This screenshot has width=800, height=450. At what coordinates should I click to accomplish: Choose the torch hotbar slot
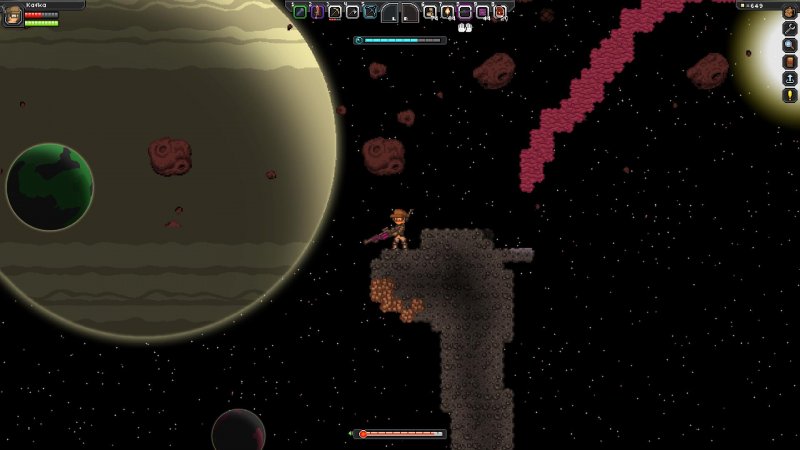coord(448,12)
